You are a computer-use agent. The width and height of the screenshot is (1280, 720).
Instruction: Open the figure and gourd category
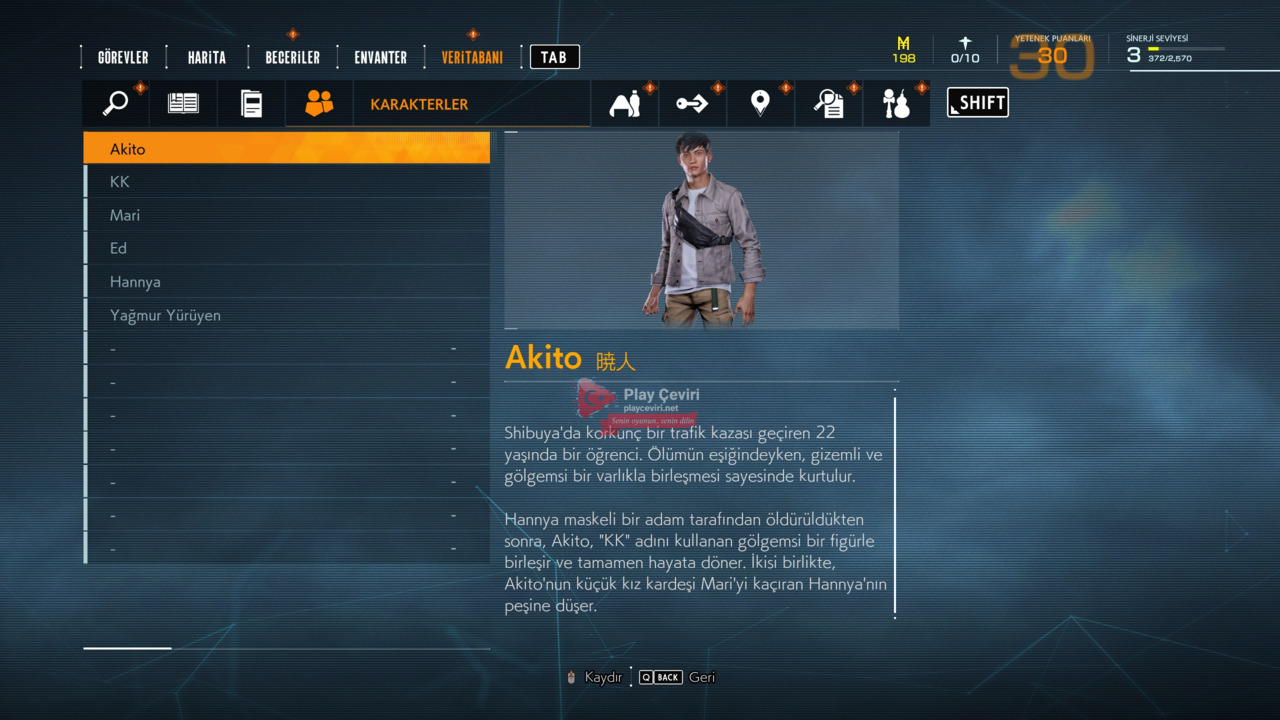click(896, 103)
